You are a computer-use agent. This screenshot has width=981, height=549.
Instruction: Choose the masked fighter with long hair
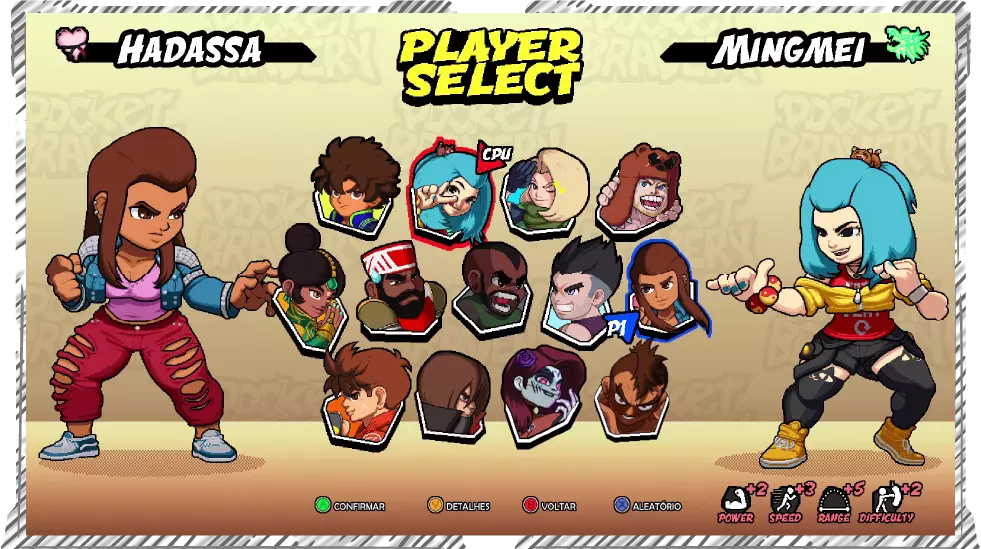click(x=453, y=396)
